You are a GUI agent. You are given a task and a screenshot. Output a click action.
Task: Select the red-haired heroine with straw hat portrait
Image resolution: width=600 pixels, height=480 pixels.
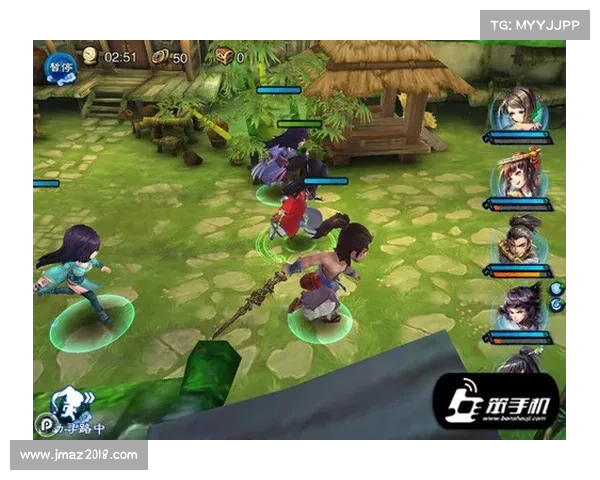pyautogui.click(x=518, y=173)
